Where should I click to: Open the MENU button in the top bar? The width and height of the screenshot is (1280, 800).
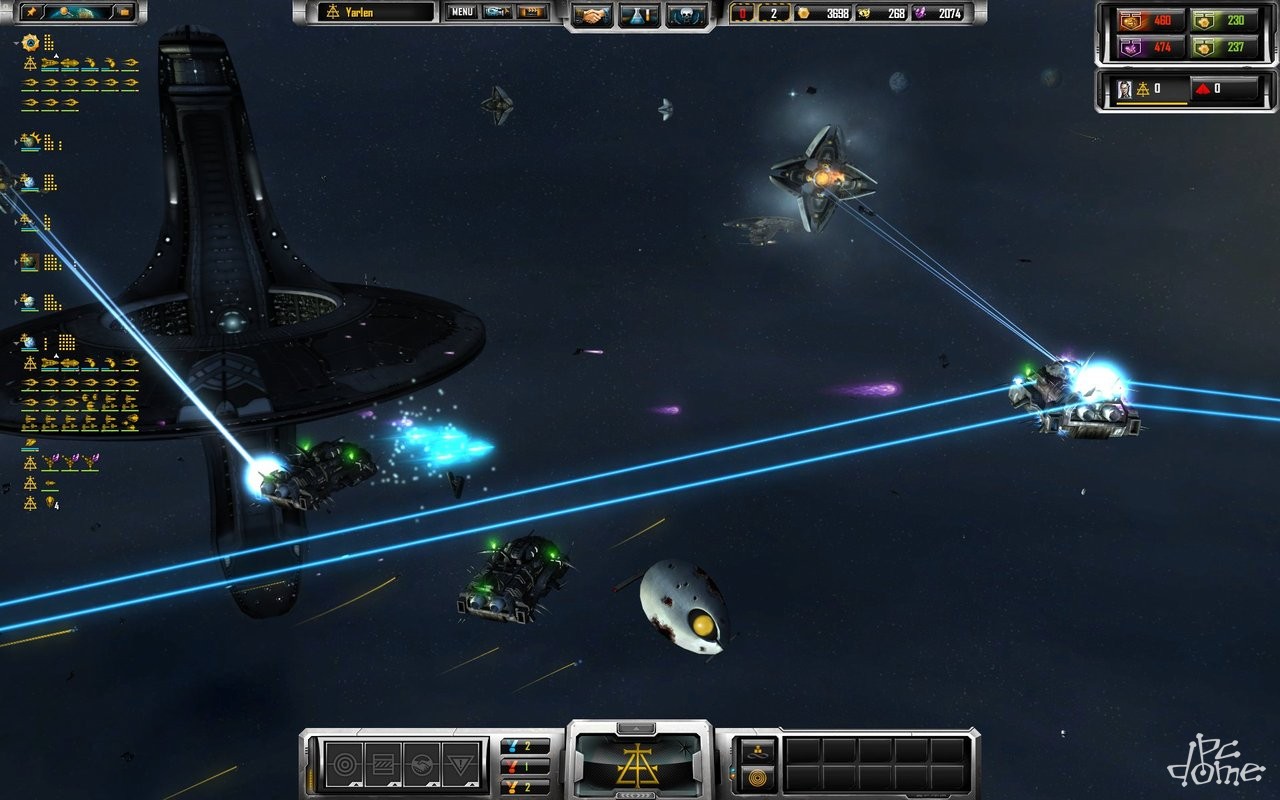[x=461, y=12]
